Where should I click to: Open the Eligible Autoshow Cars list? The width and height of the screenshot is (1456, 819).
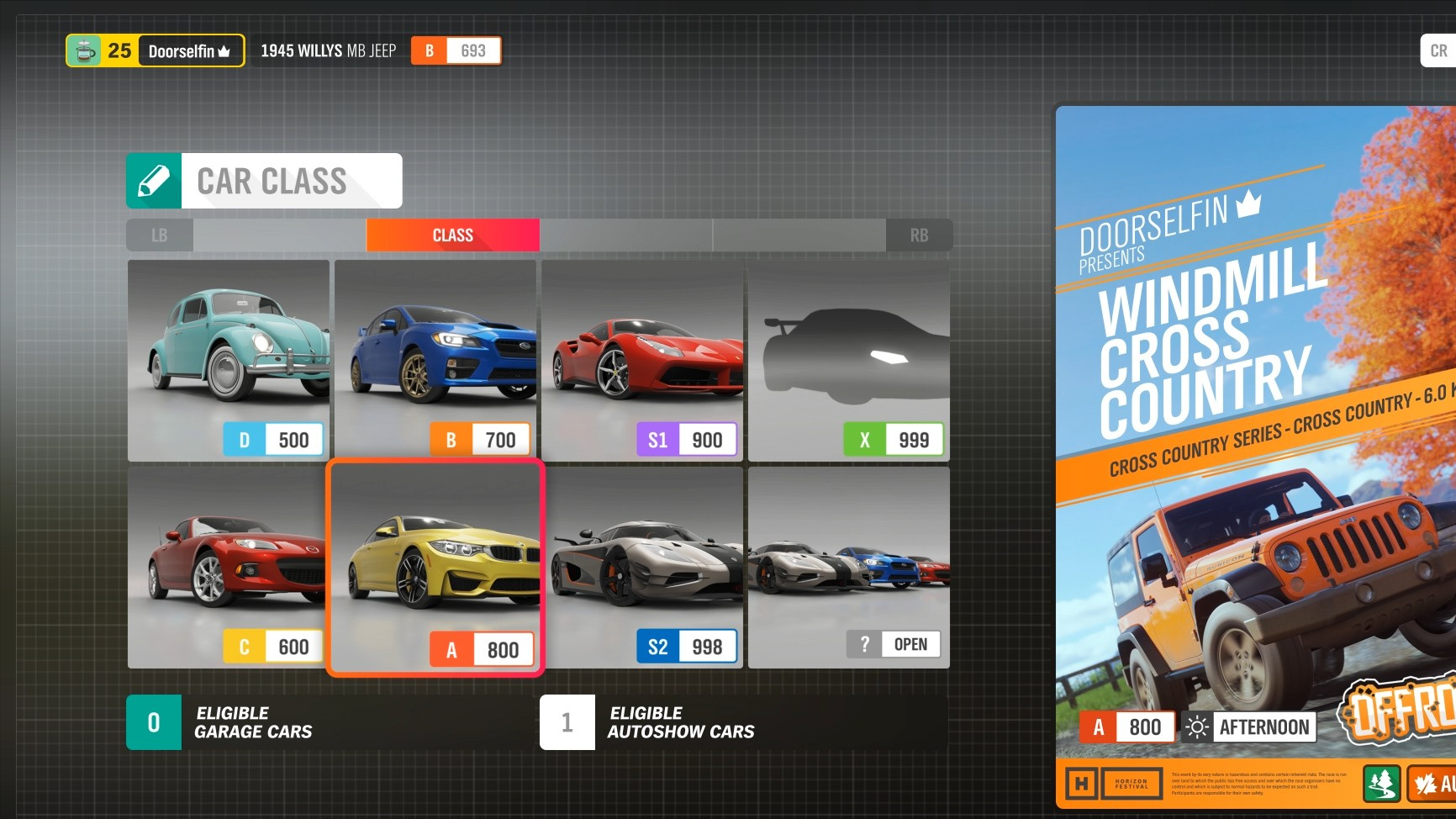pos(743,722)
